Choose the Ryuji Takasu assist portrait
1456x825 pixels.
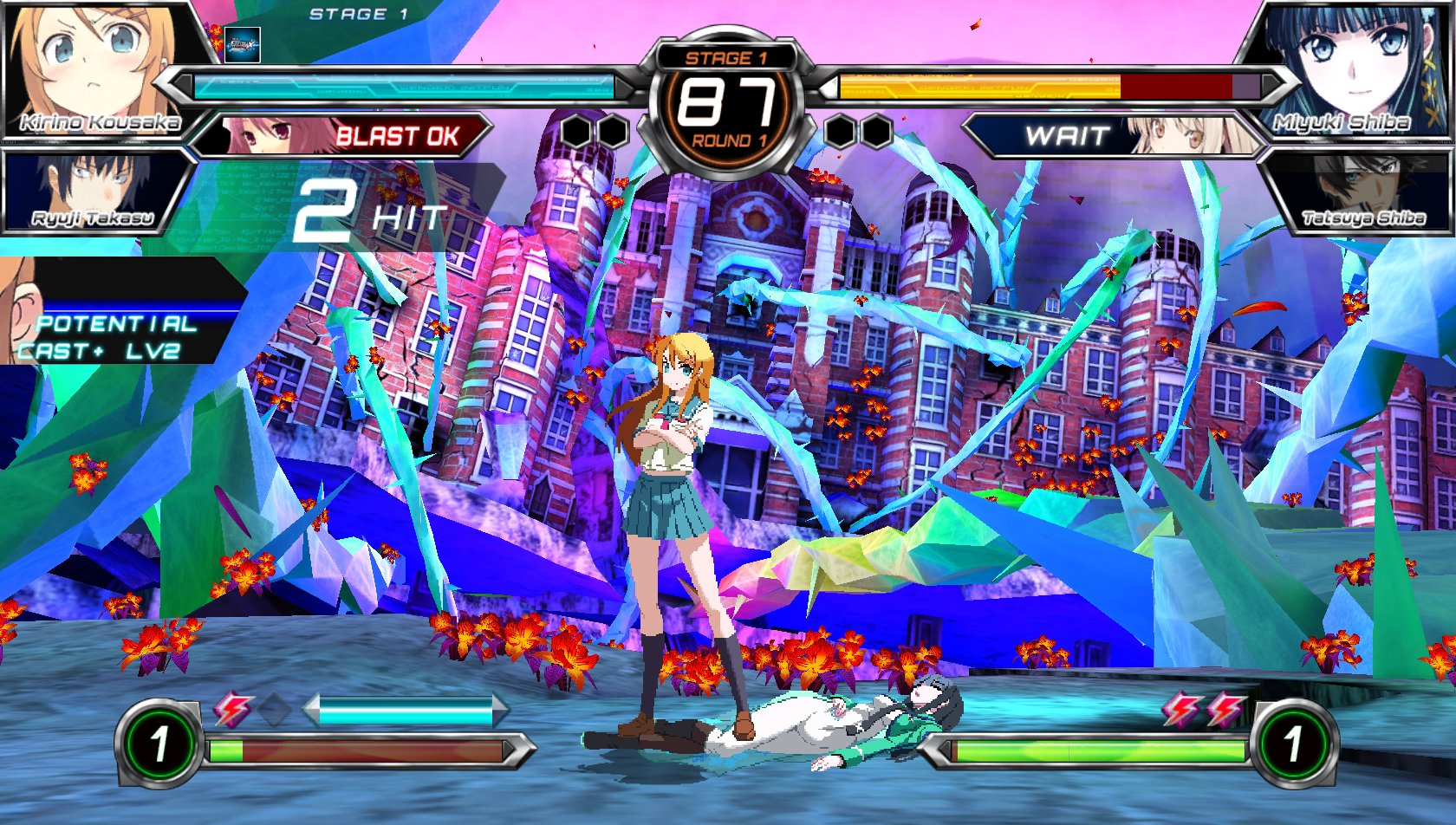94,192
